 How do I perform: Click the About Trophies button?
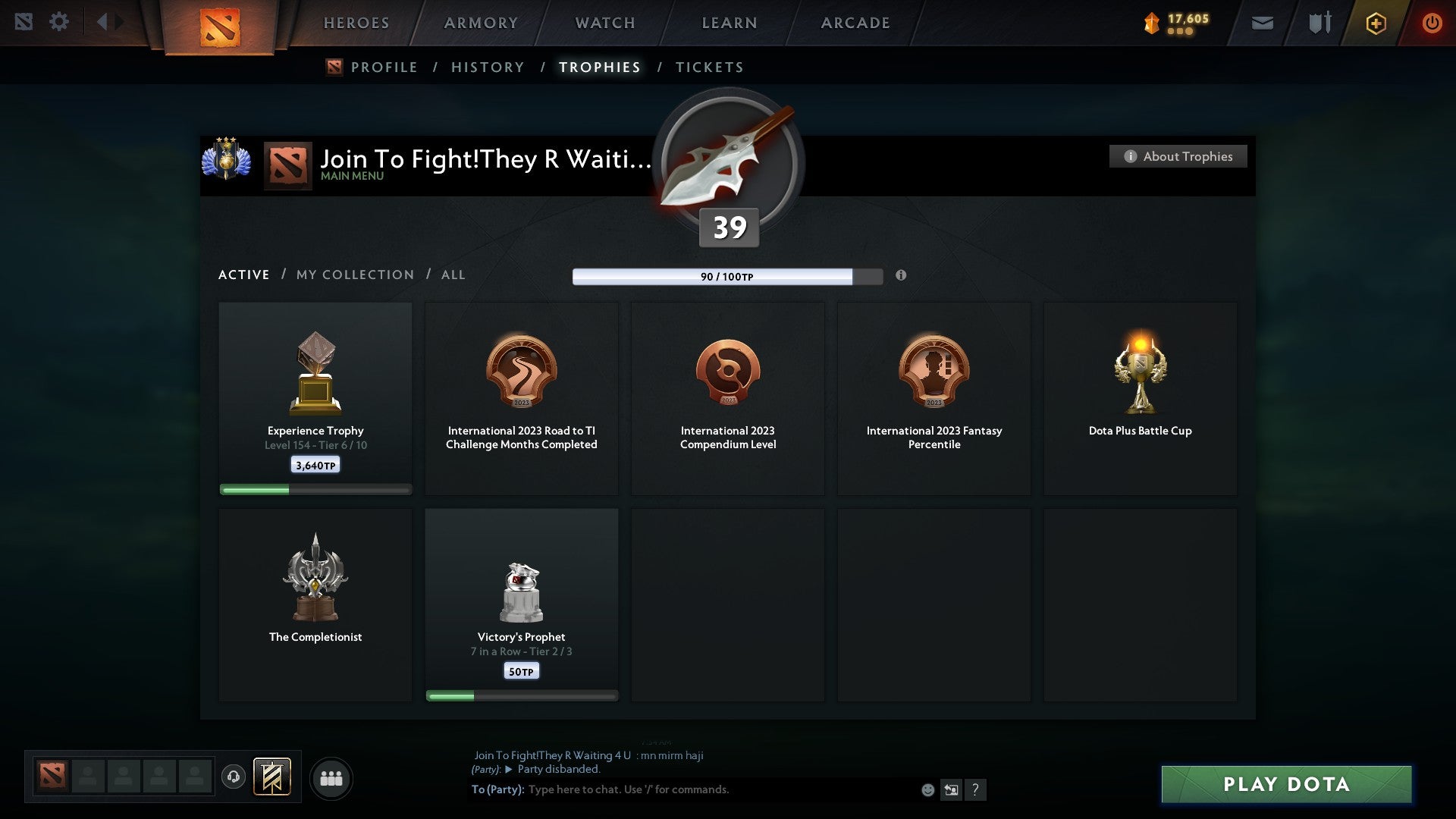[x=1178, y=156]
